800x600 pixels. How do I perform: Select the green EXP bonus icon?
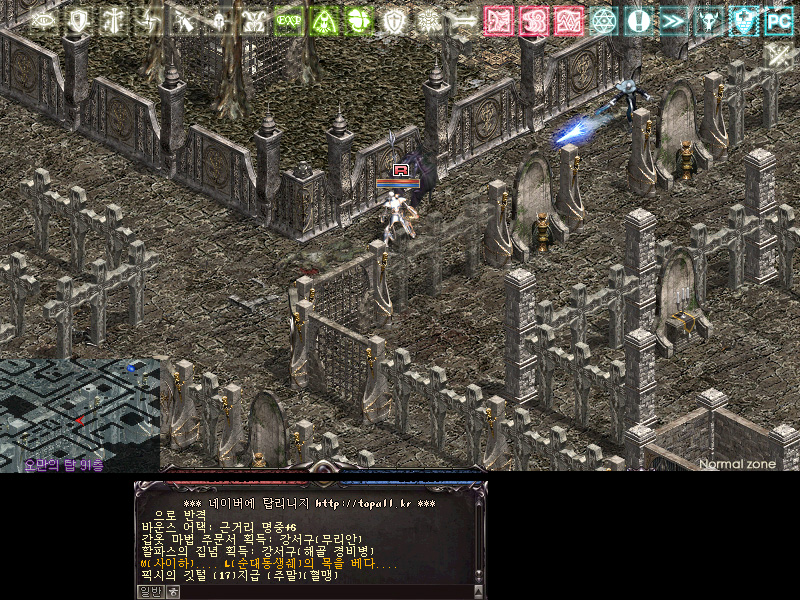289,20
